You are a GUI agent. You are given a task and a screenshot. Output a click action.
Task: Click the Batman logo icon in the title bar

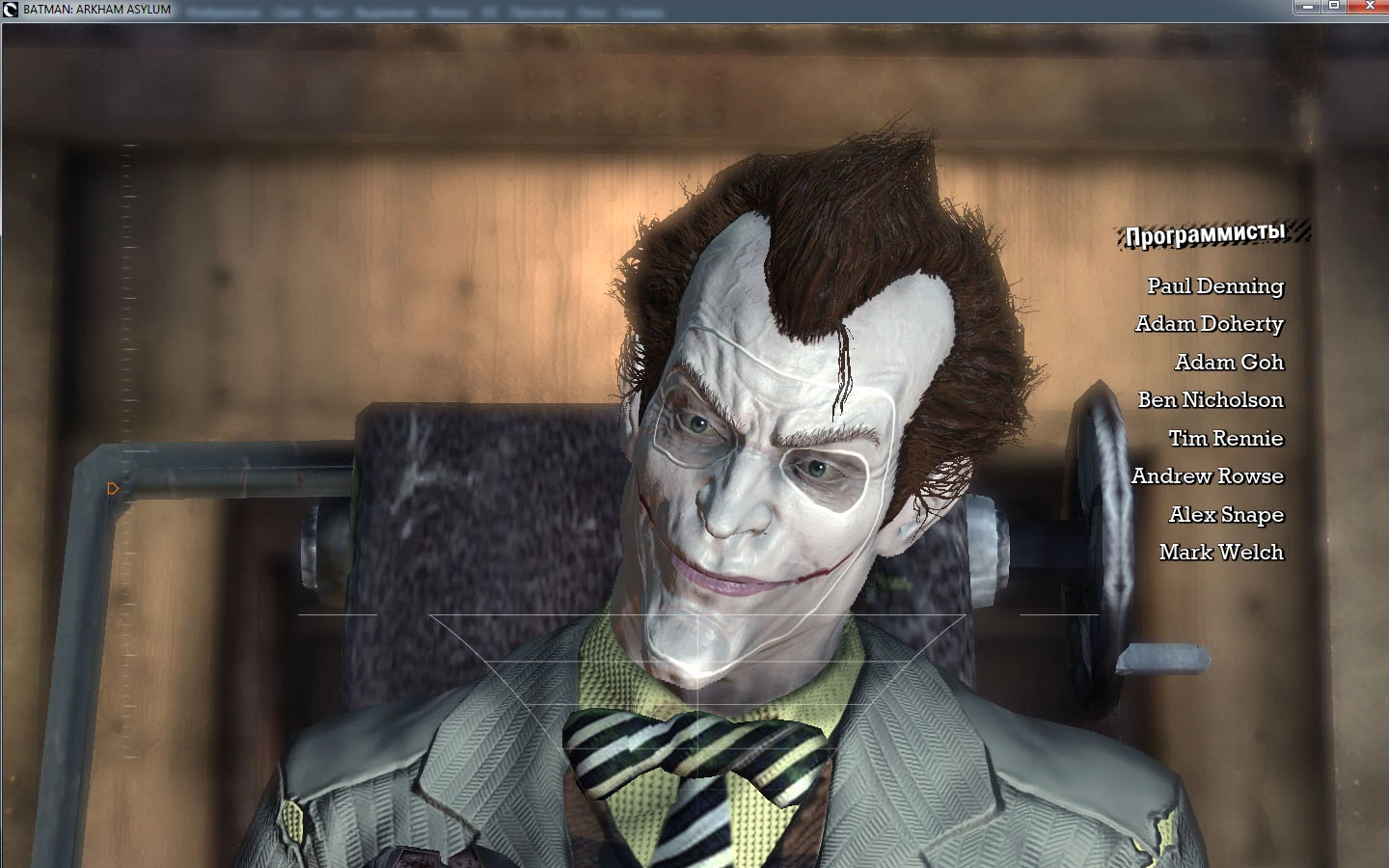(9, 11)
